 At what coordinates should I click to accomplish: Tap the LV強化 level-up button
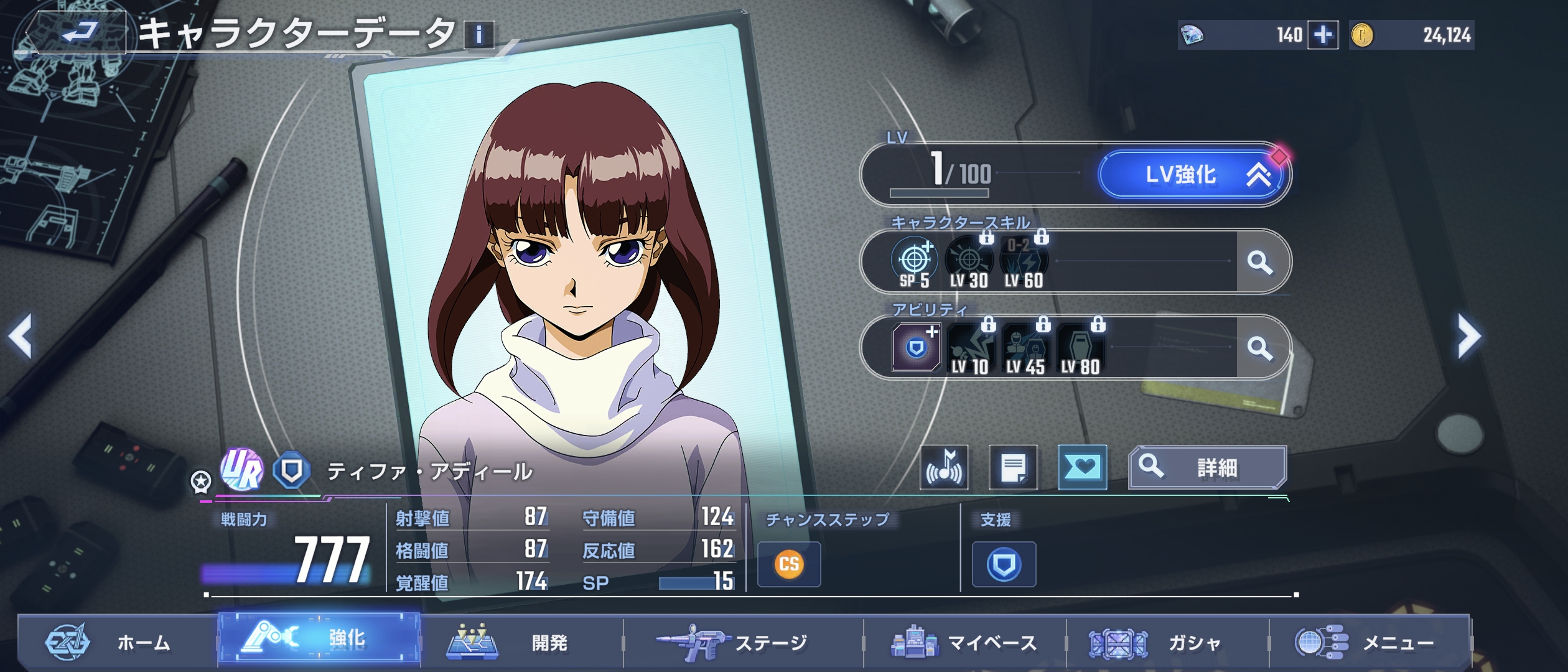tap(1192, 175)
